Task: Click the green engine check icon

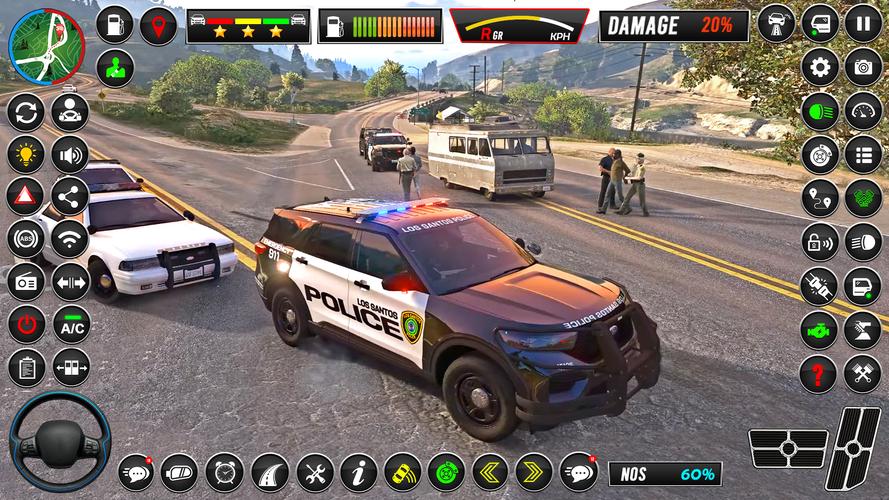Action: (820, 330)
